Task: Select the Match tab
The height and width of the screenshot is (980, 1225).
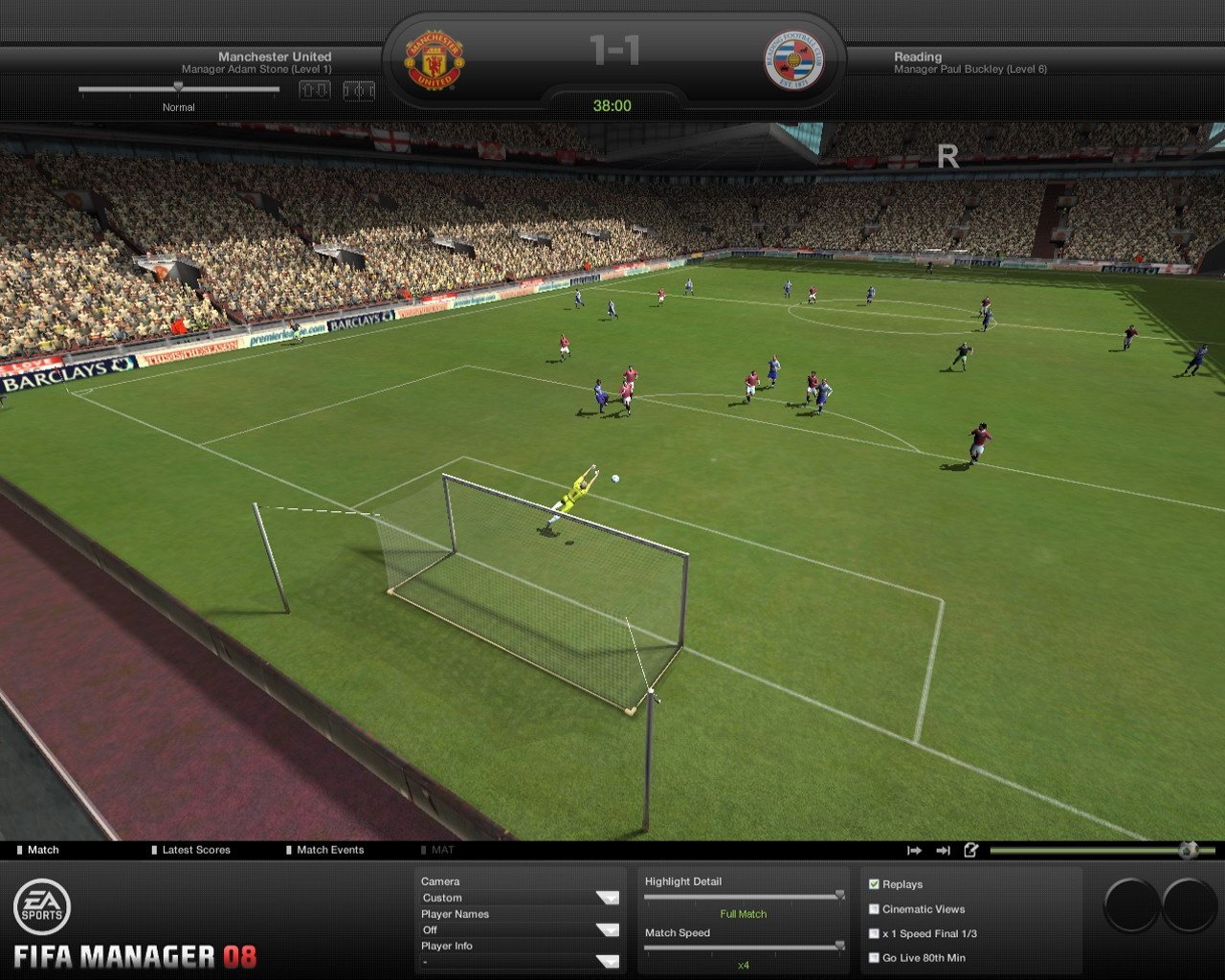Action: 42,849
